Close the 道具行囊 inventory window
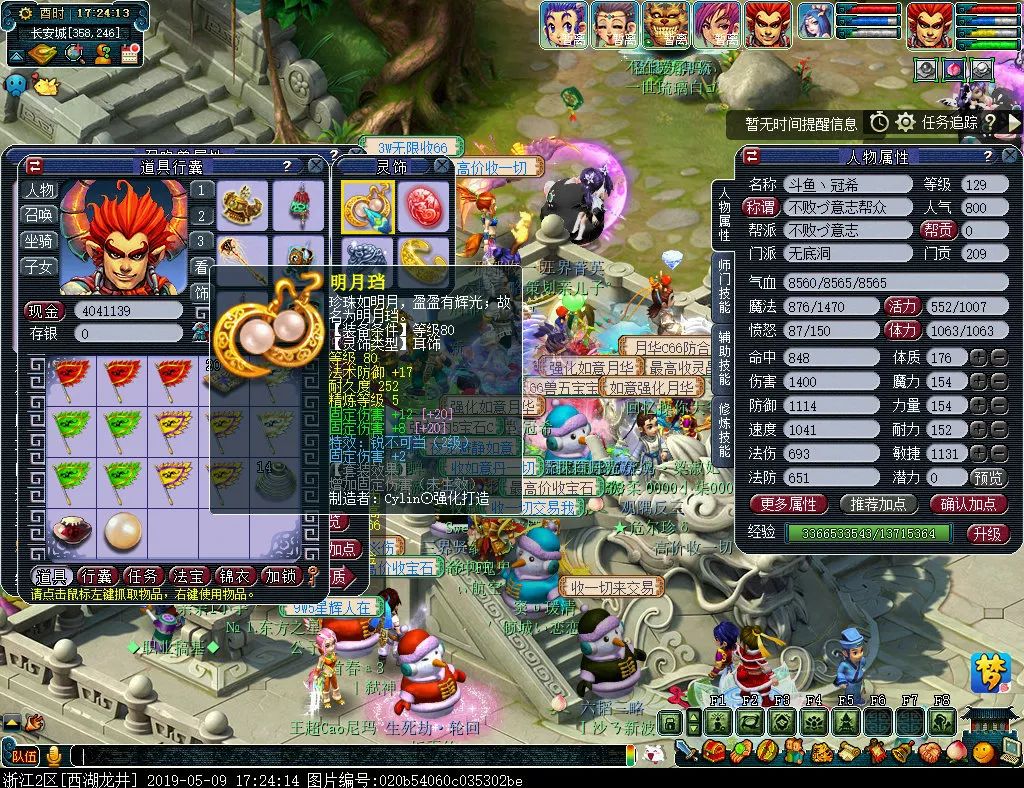 coord(316,166)
